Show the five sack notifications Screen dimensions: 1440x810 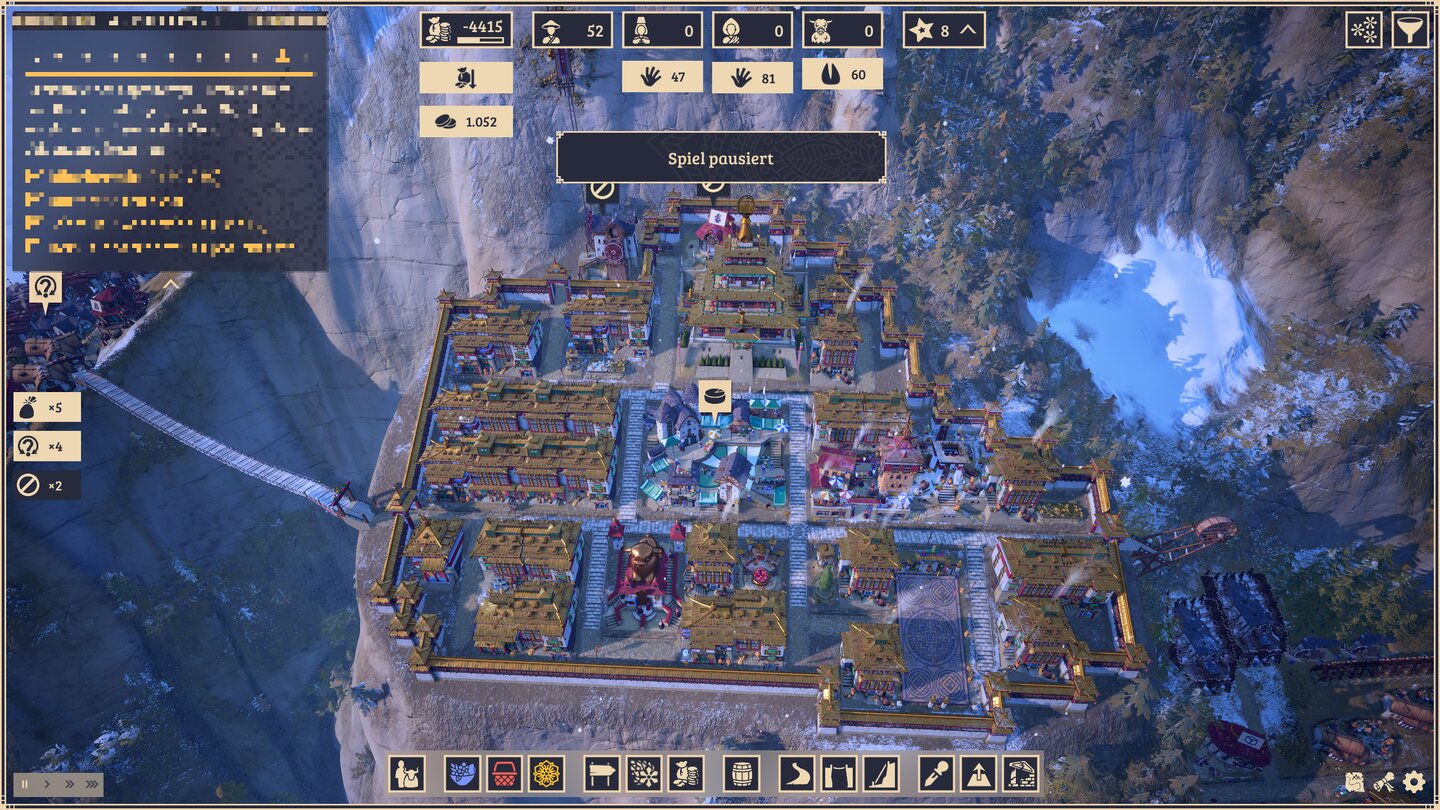(x=47, y=407)
